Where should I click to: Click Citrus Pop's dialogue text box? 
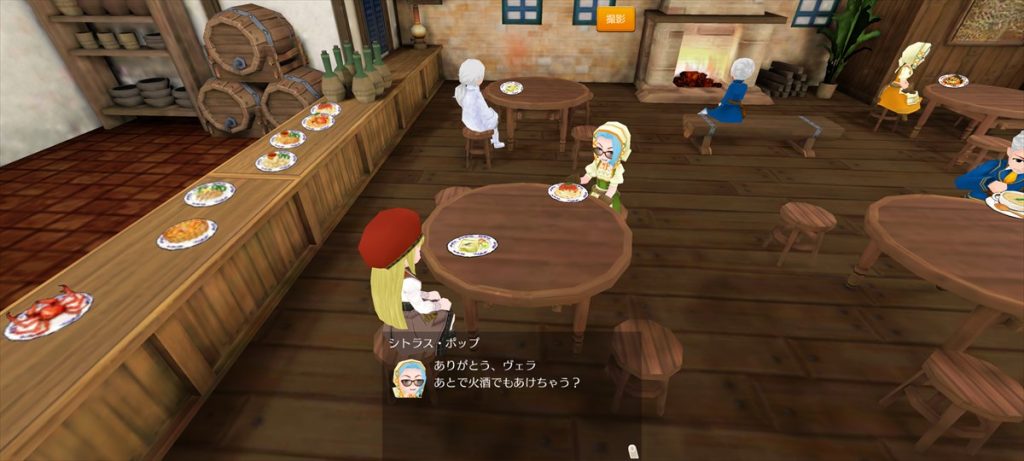510,375
